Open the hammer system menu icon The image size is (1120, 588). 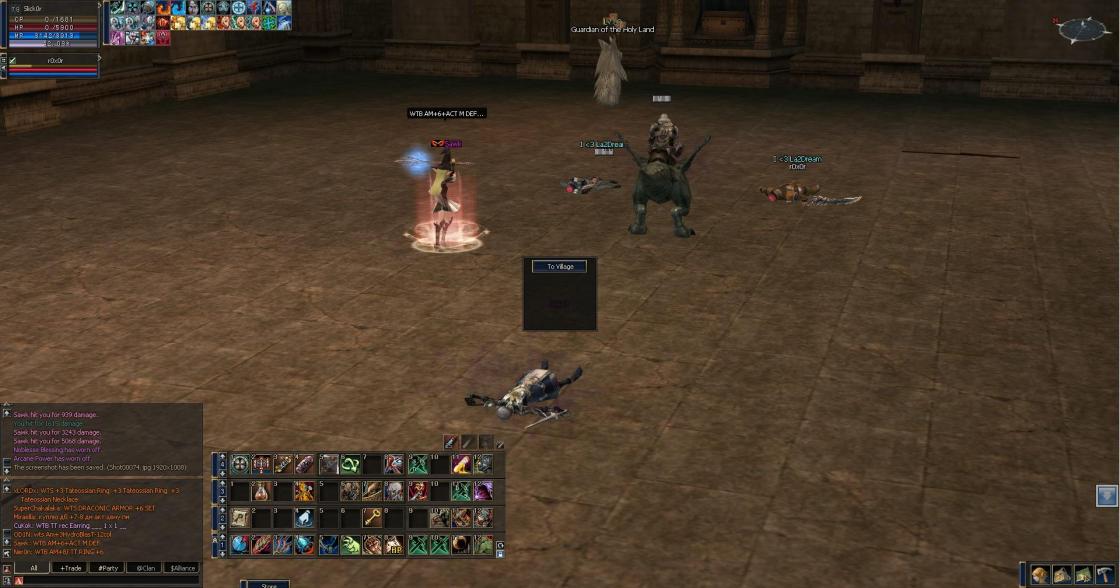click(1104, 574)
